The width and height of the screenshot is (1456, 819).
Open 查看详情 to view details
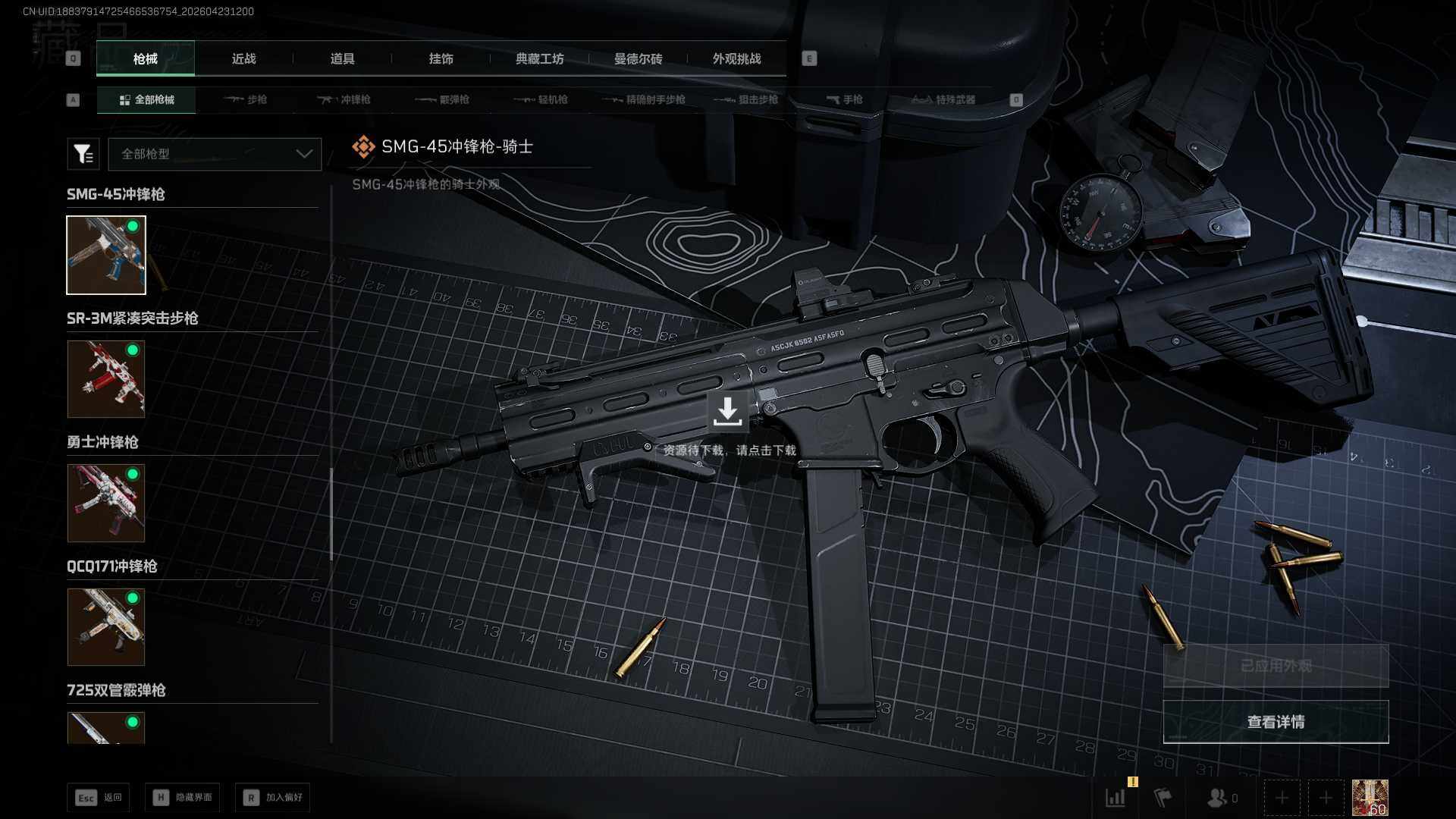click(1276, 722)
